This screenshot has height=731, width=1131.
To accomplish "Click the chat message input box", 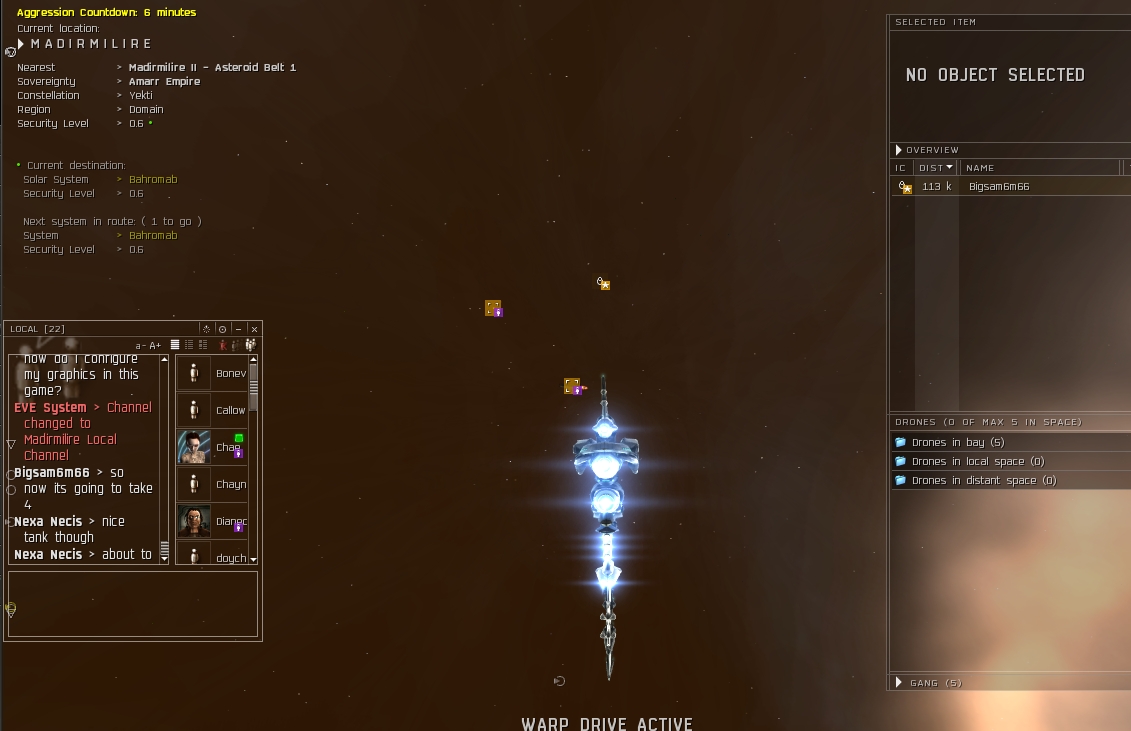I will [133, 604].
